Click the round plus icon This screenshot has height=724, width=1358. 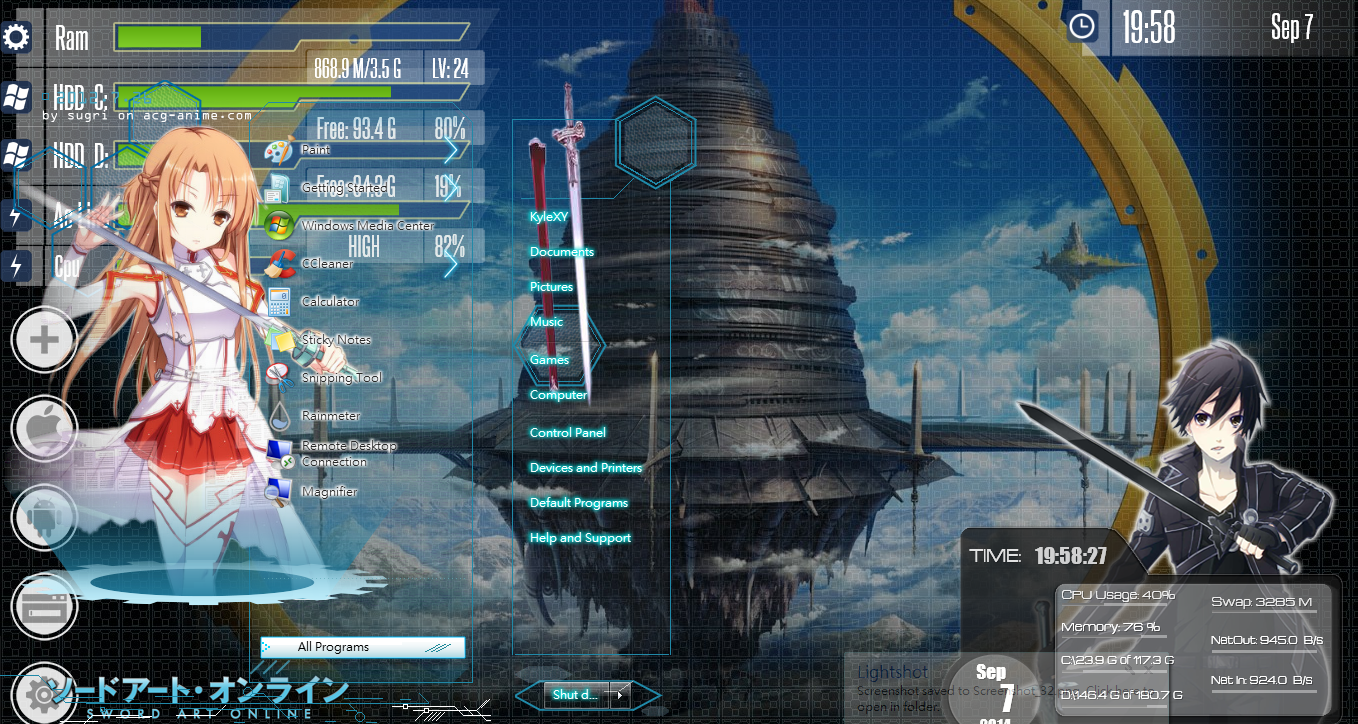coord(44,340)
